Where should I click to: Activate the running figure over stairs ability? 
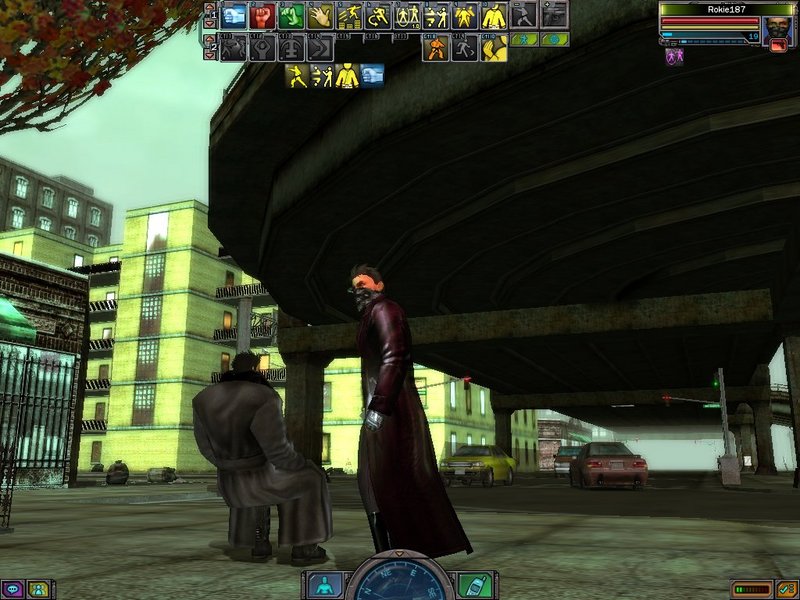pos(350,16)
